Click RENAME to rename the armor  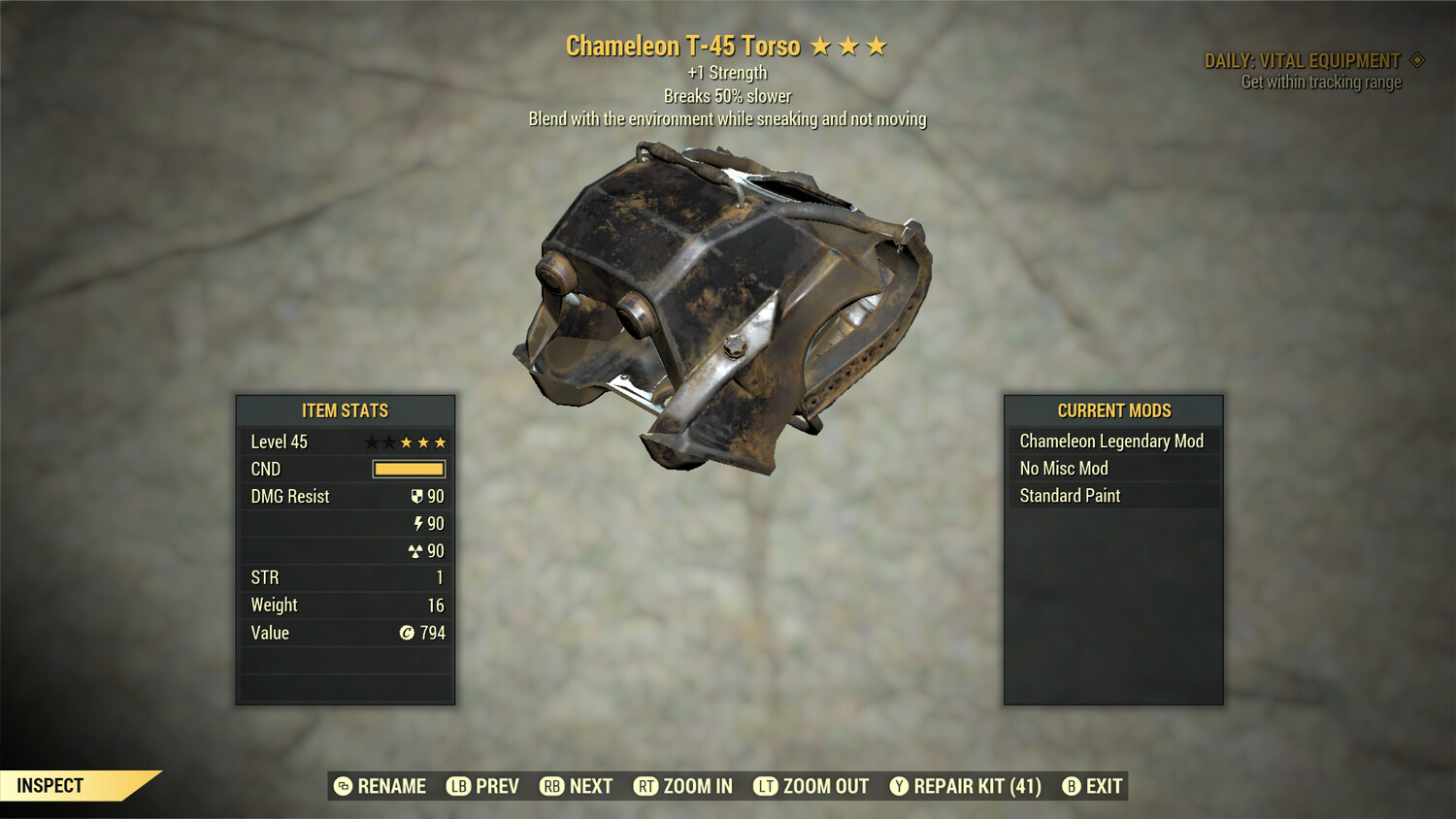coord(392,786)
